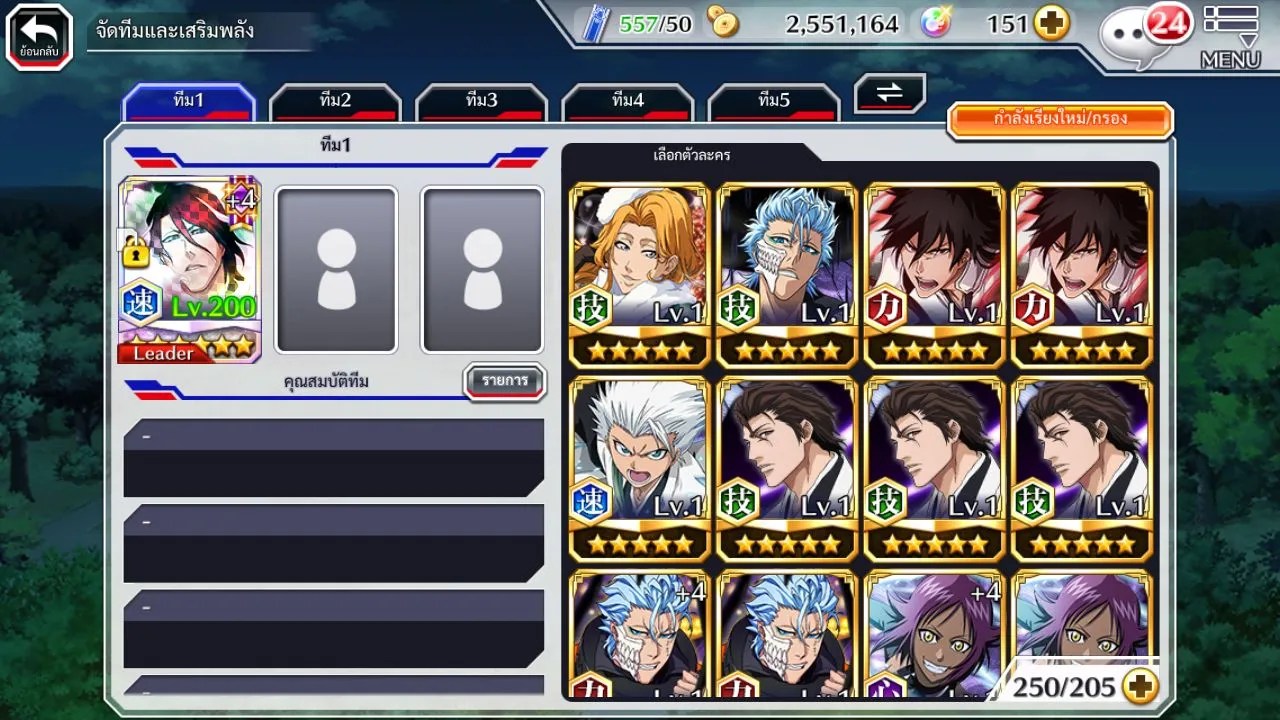
Task: Go back with the ย้อนกลับ arrow button
Action: coord(39,37)
